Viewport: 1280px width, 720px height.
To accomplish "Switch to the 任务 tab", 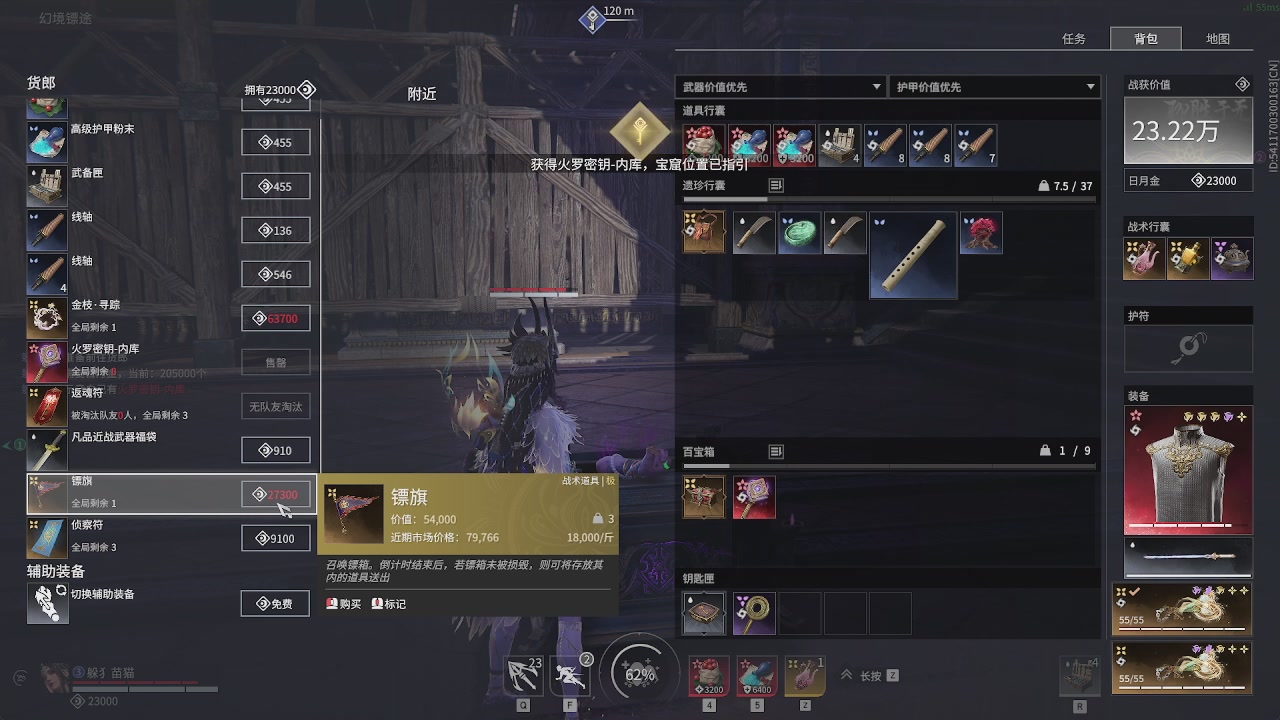I will (x=1075, y=38).
